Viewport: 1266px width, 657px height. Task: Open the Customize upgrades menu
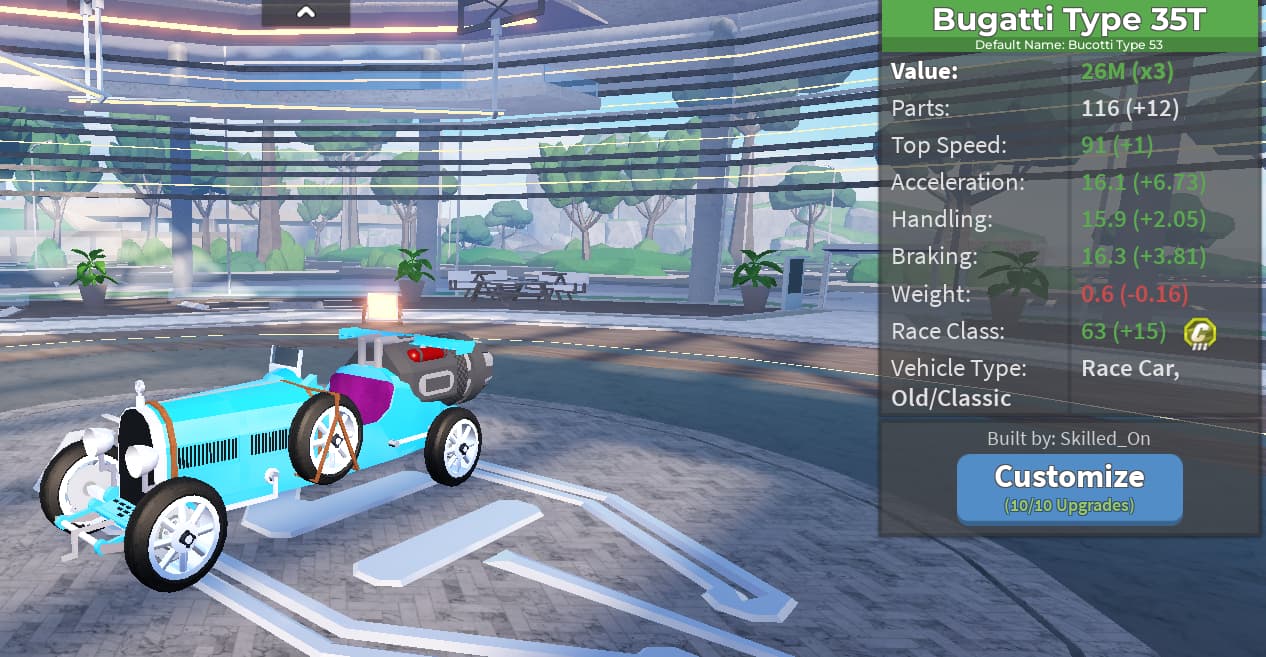pos(1069,487)
